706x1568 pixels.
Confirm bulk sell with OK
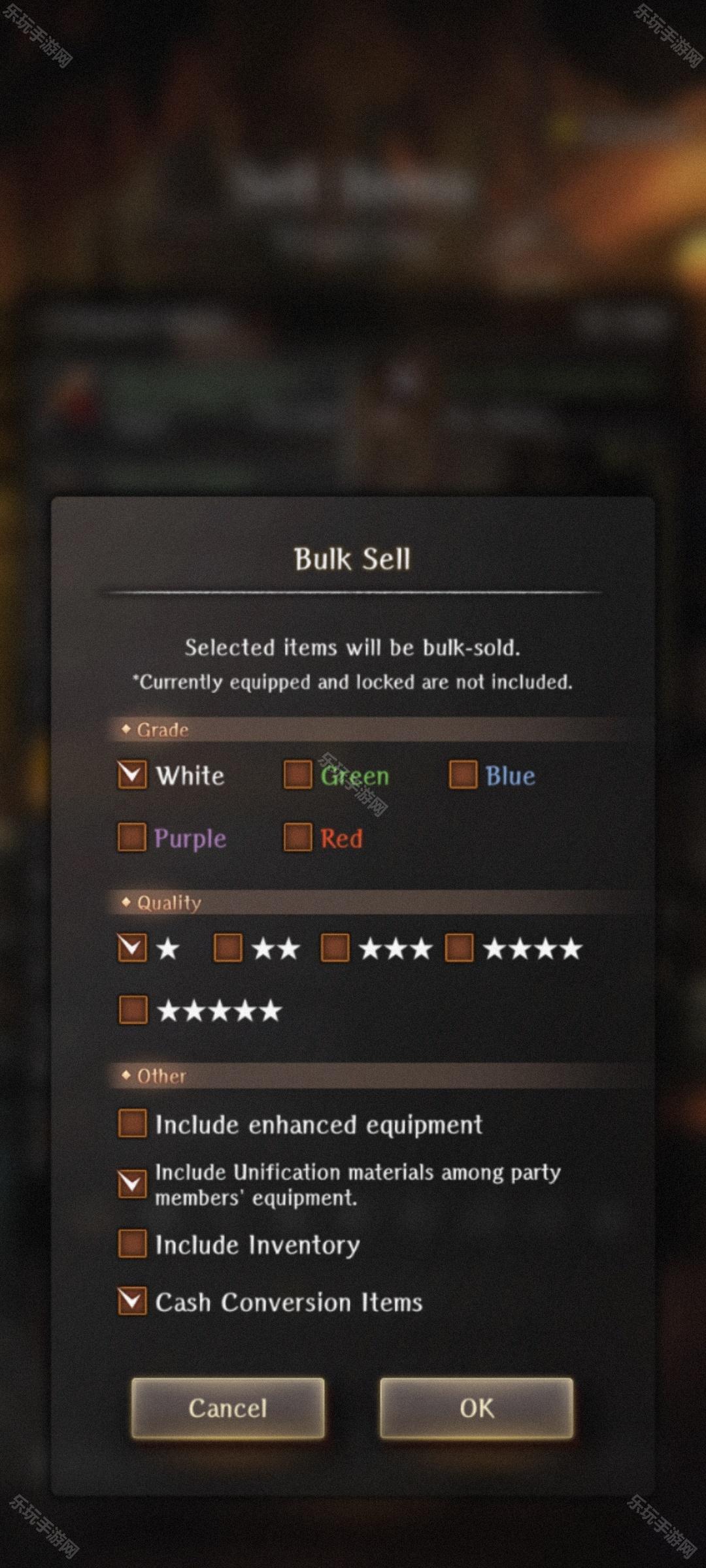click(x=477, y=1408)
